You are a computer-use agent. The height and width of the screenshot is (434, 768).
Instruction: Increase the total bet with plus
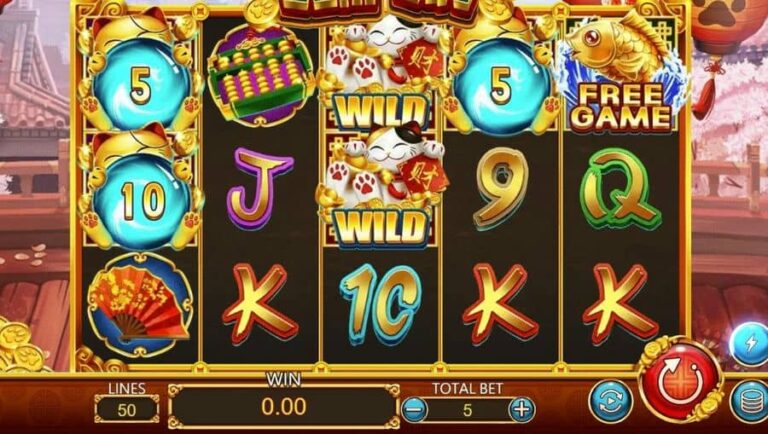click(x=521, y=409)
